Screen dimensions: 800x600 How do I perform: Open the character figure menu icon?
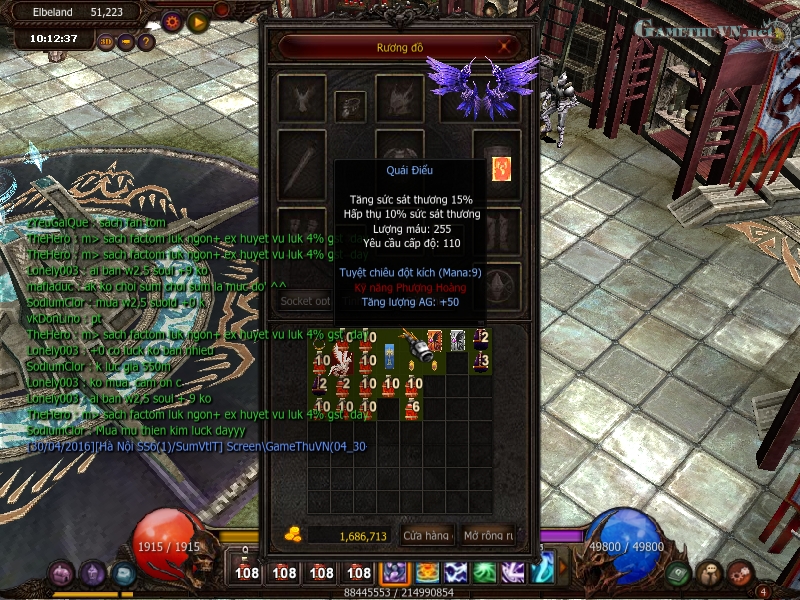click(x=709, y=573)
